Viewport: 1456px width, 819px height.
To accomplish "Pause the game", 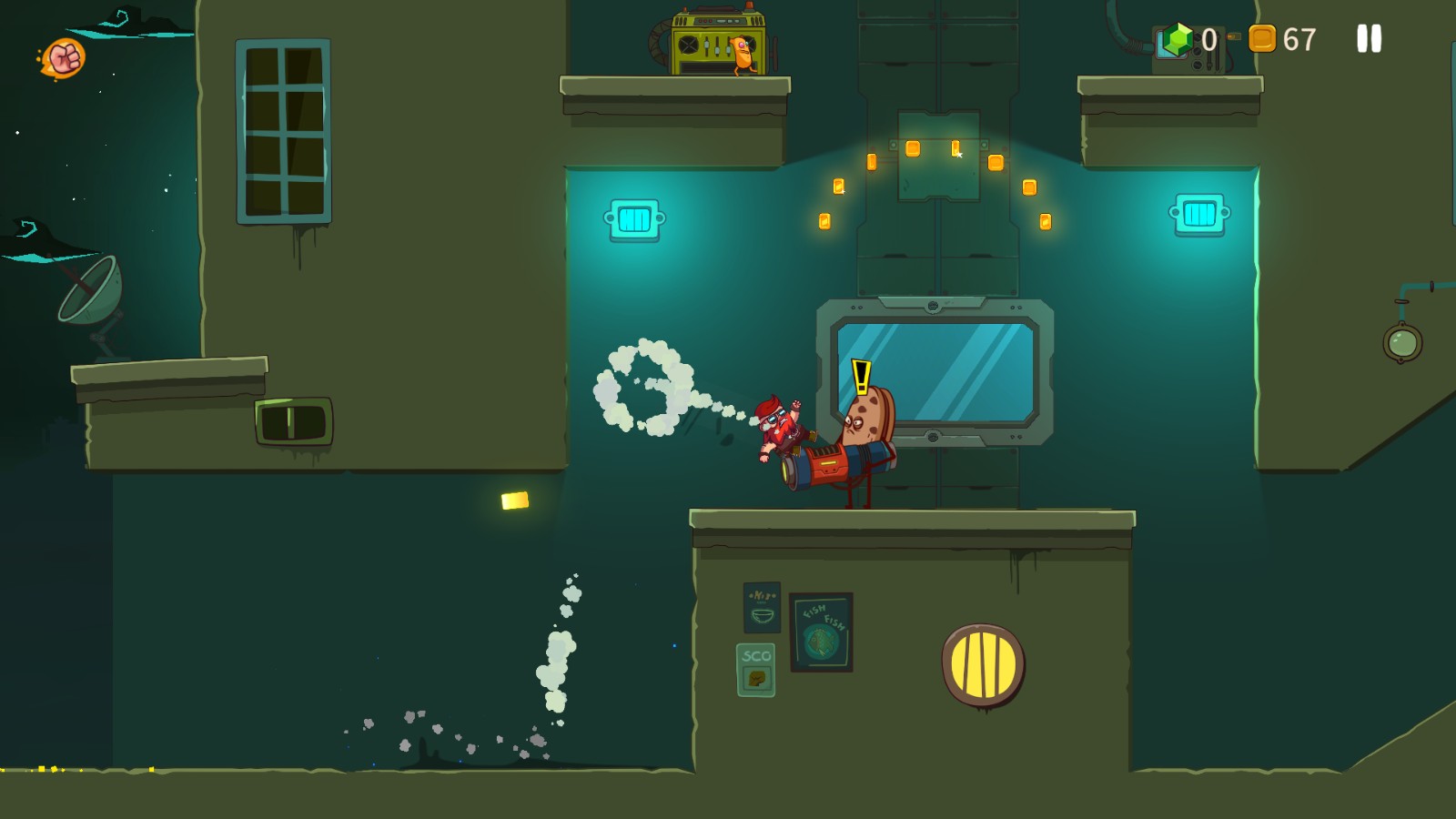I will 1369,38.
